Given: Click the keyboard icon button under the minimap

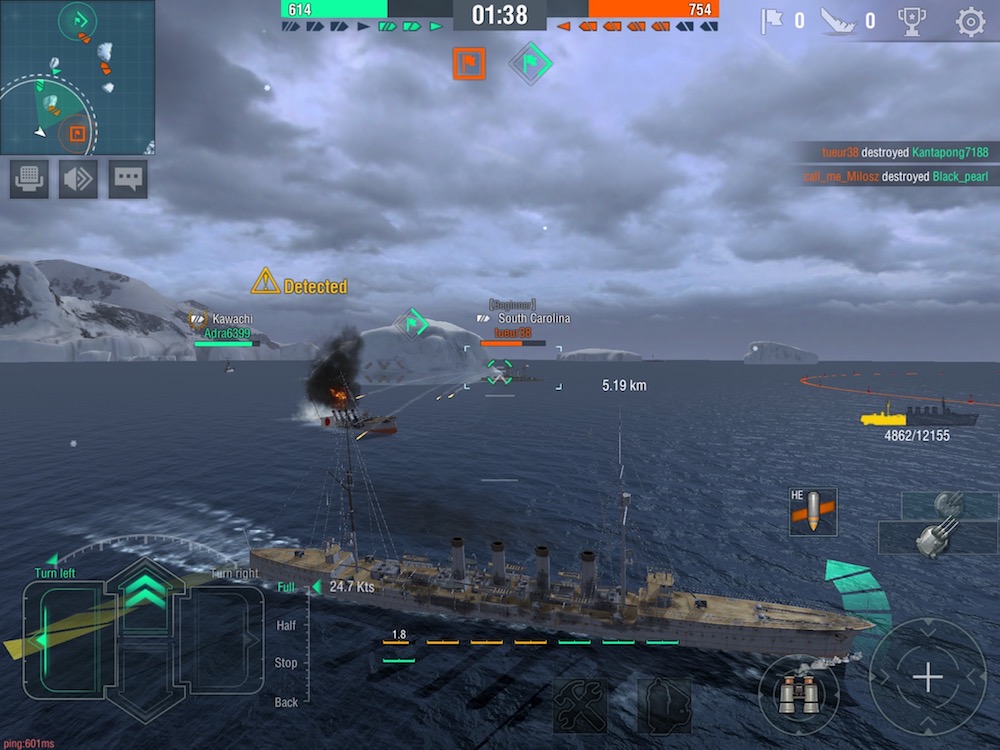Looking at the screenshot, I should [x=29, y=179].
